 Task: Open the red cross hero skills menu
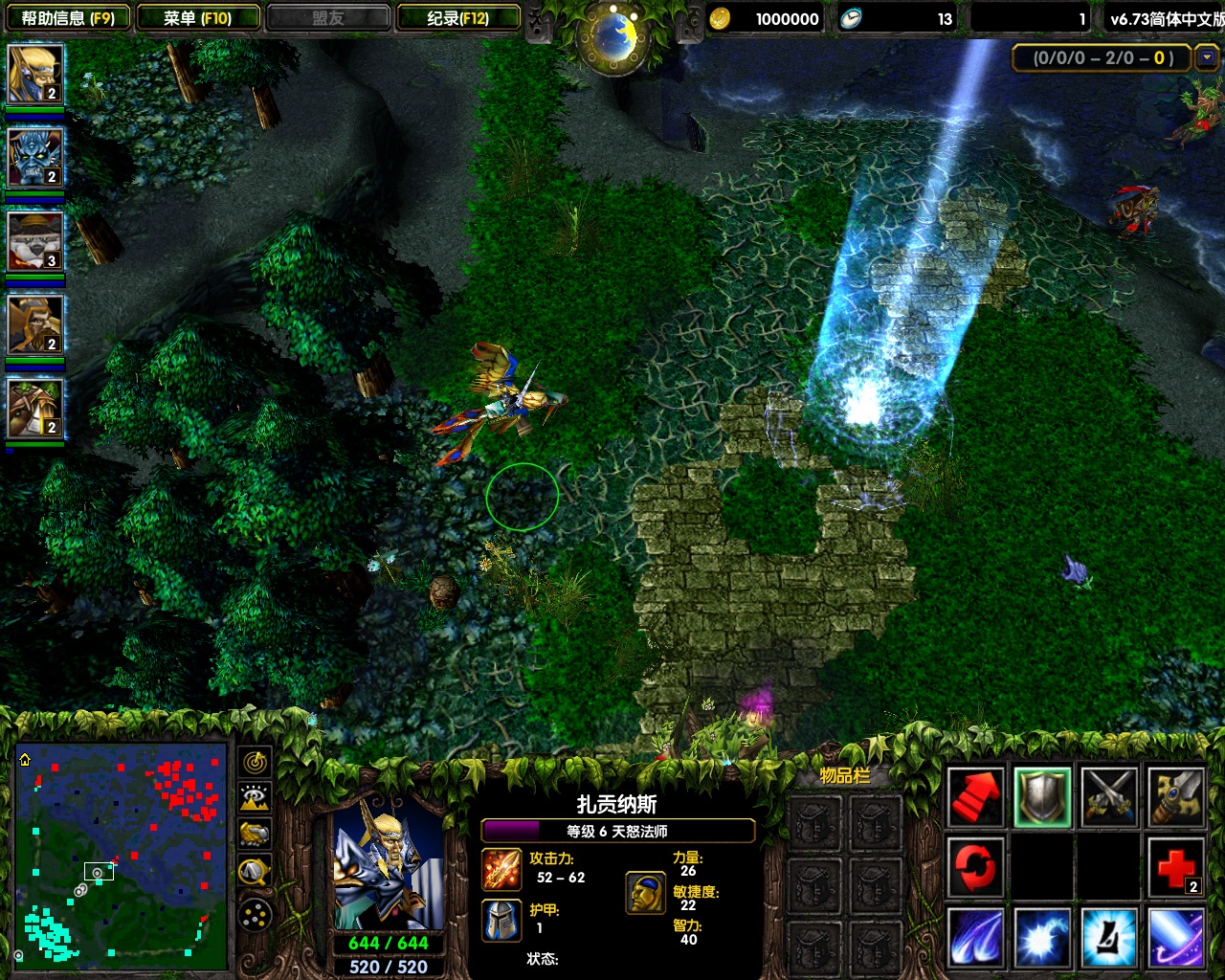[1176, 868]
